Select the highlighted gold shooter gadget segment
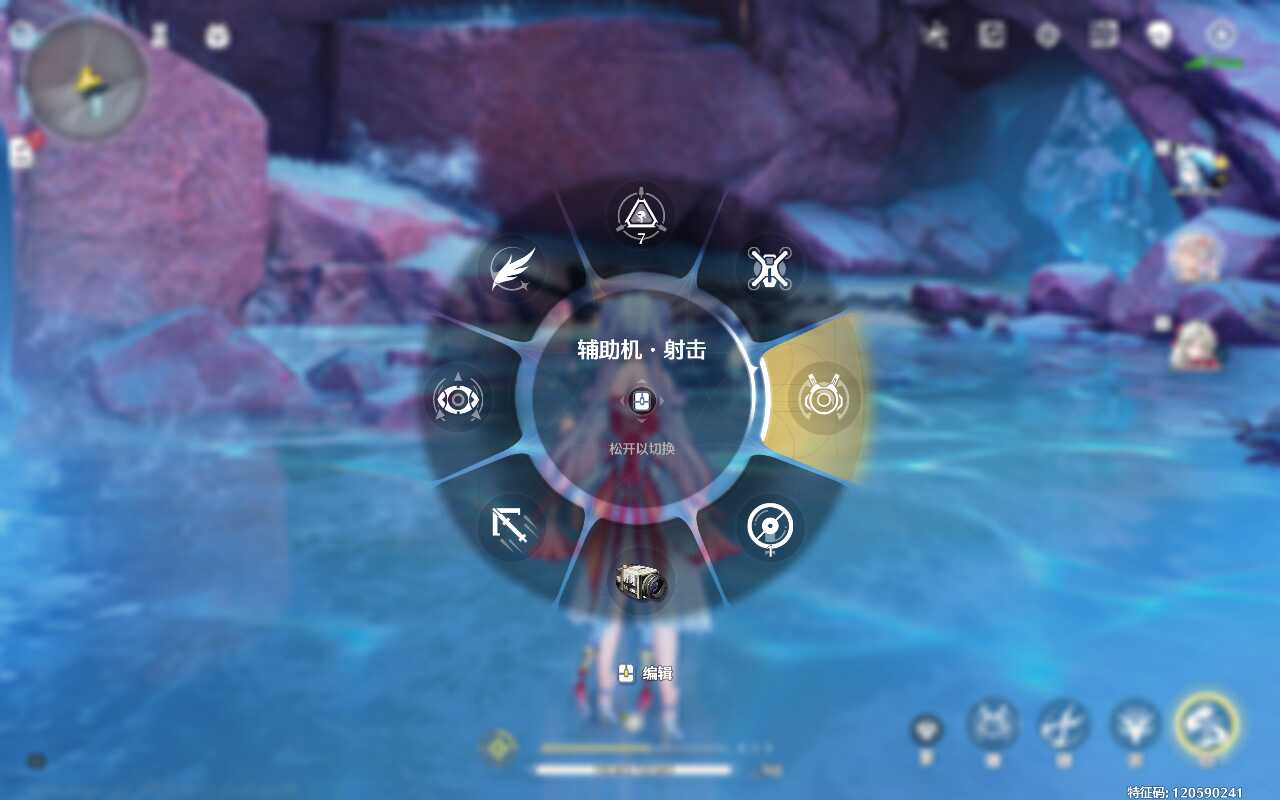This screenshot has height=800, width=1280. tap(823, 399)
